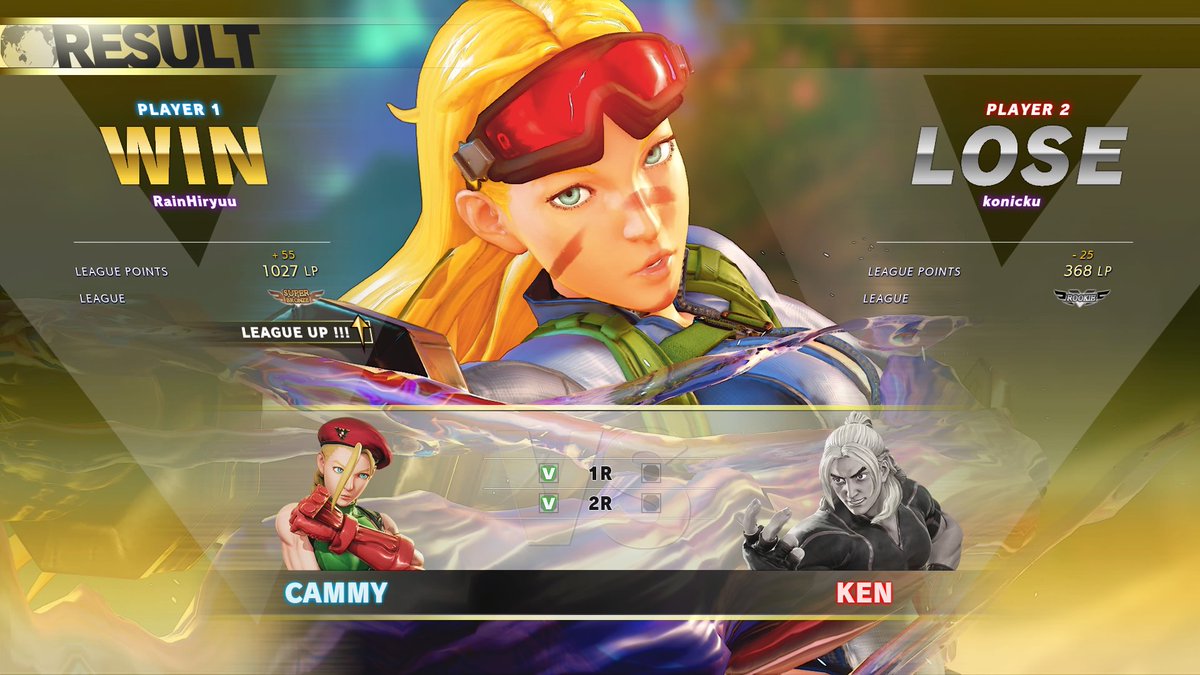The image size is (1200, 675).
Task: Click the Super Bronze league badge
Action: pyautogui.click(x=291, y=297)
